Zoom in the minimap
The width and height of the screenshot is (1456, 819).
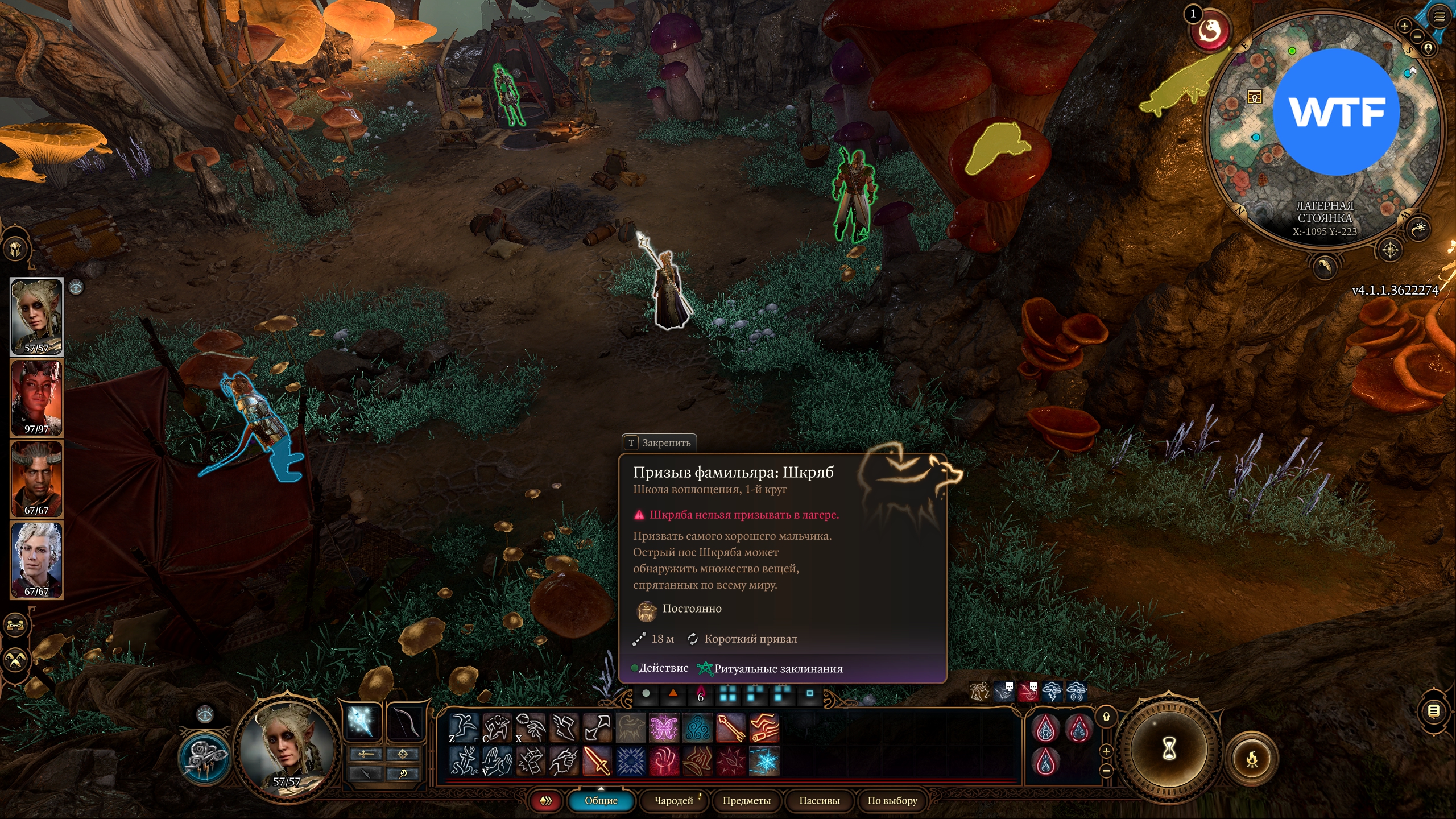[x=1404, y=26]
